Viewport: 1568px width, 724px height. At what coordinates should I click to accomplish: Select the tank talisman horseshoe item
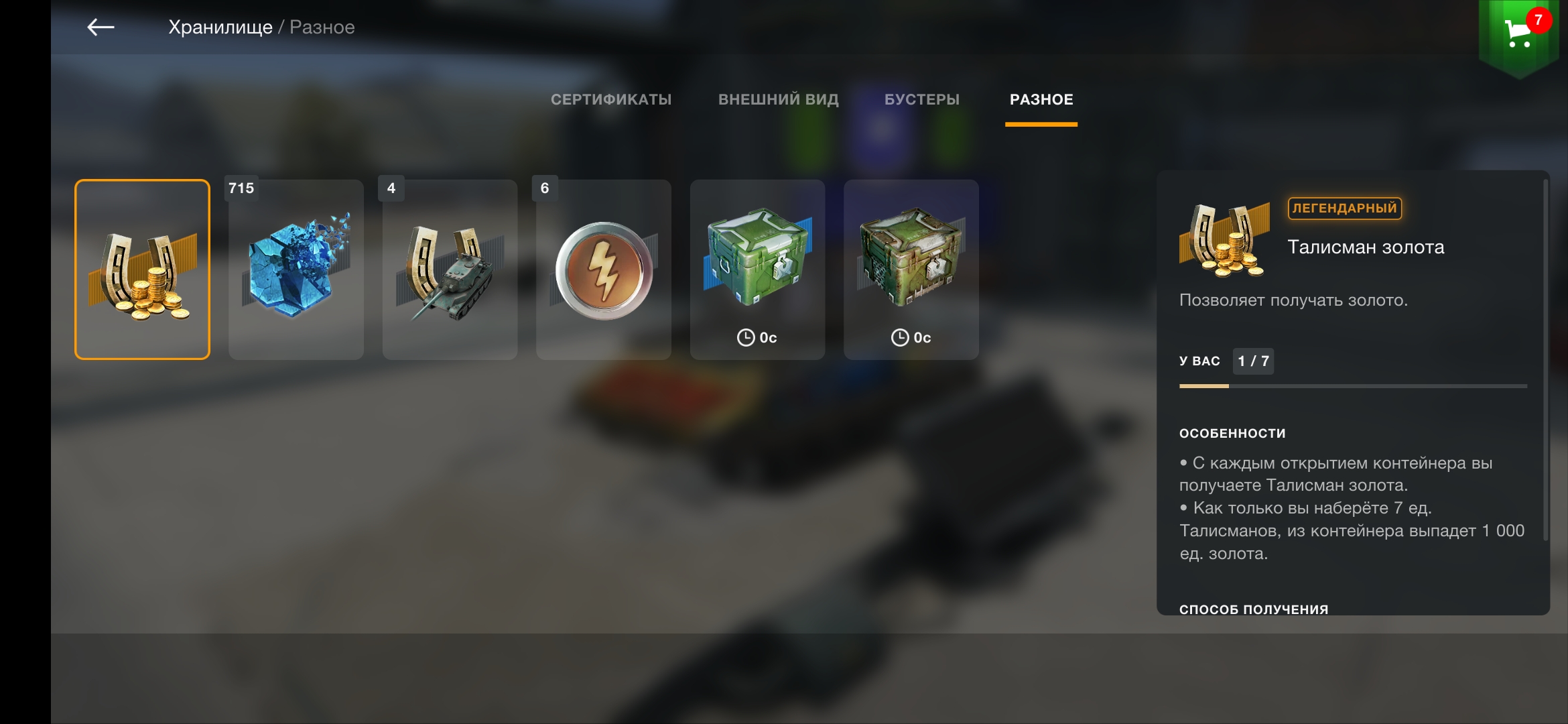point(450,269)
